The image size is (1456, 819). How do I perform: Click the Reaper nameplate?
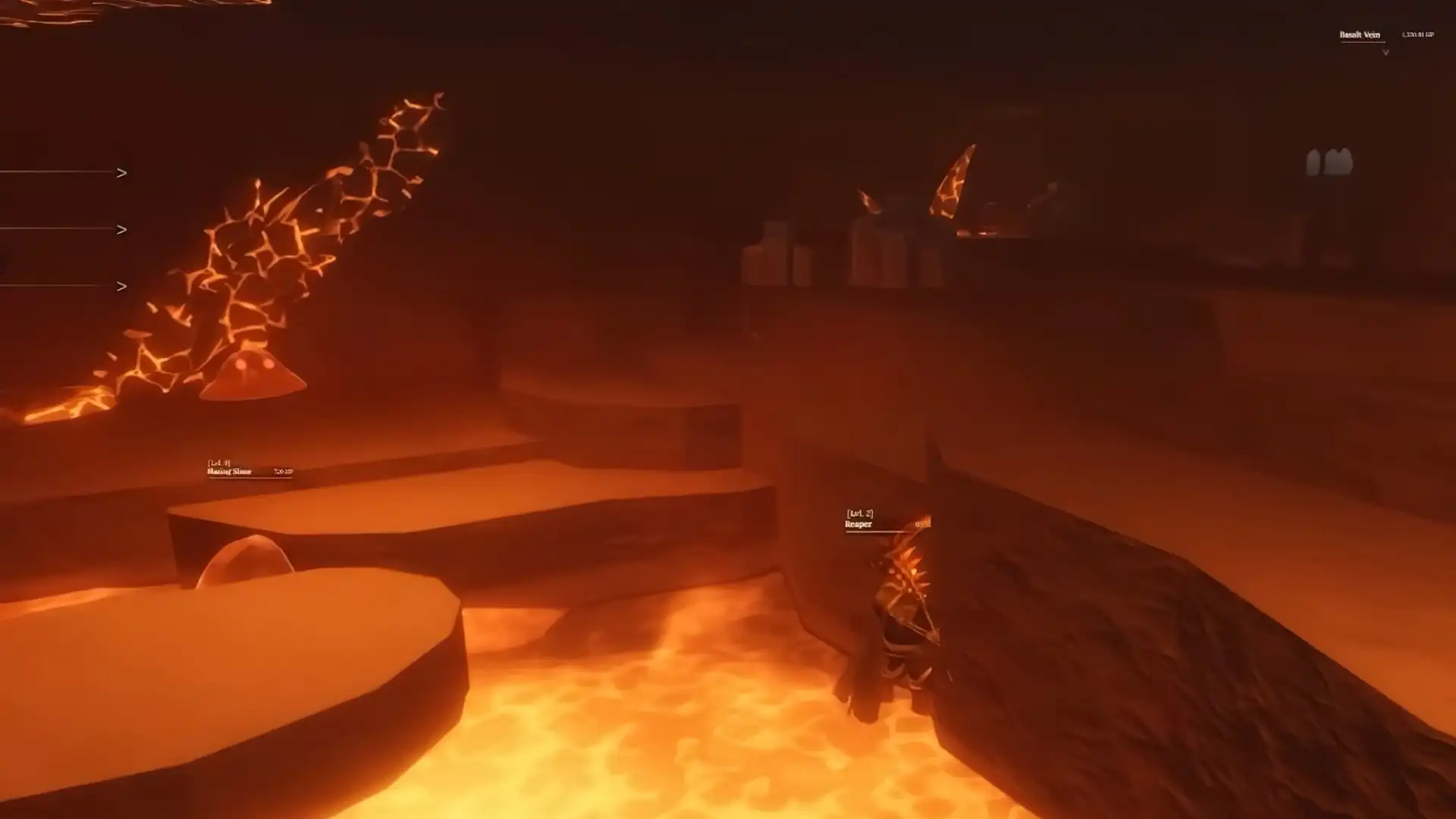[858, 522]
